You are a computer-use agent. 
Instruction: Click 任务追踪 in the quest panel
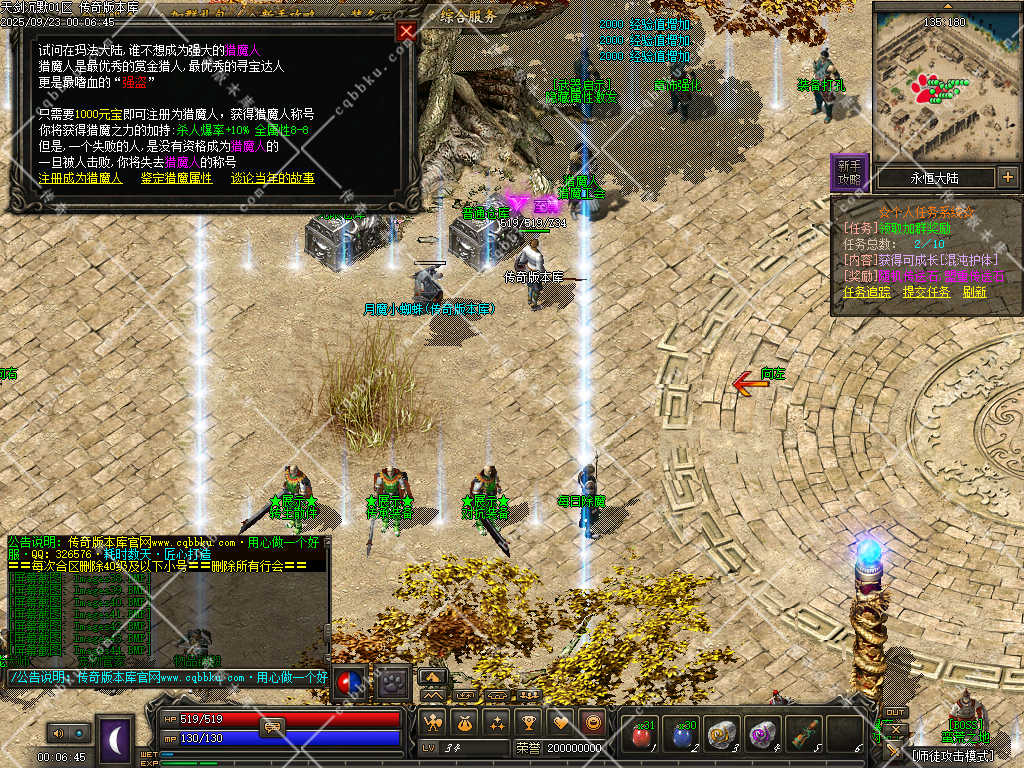[x=866, y=292]
